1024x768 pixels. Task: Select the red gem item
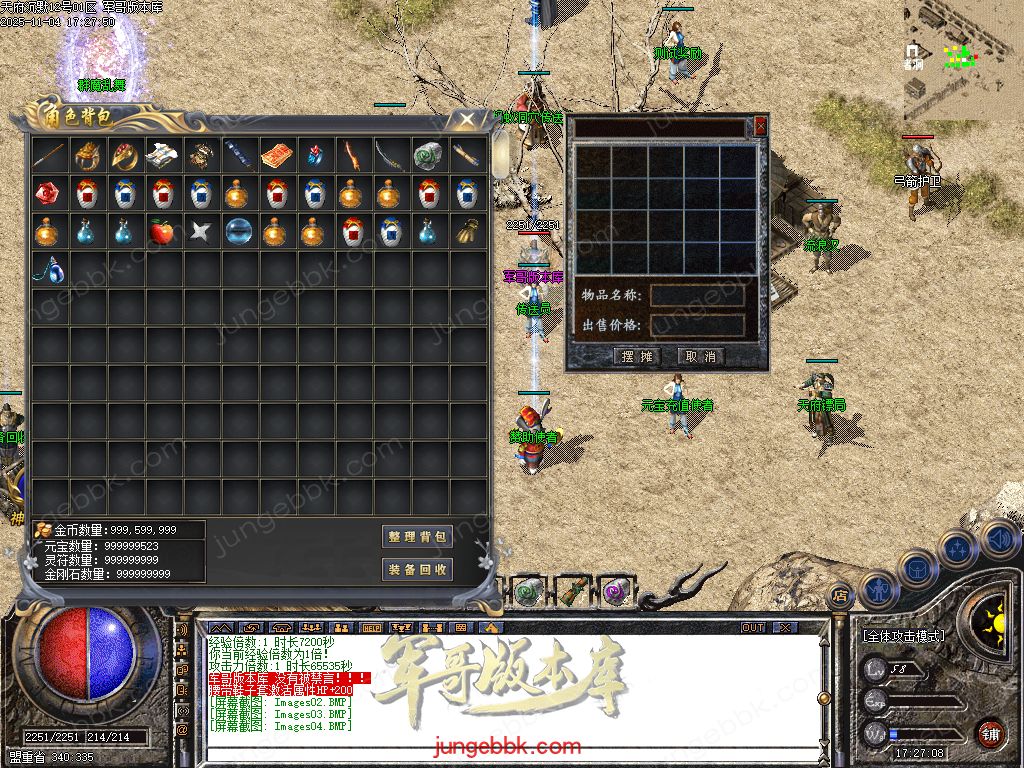tap(47, 194)
